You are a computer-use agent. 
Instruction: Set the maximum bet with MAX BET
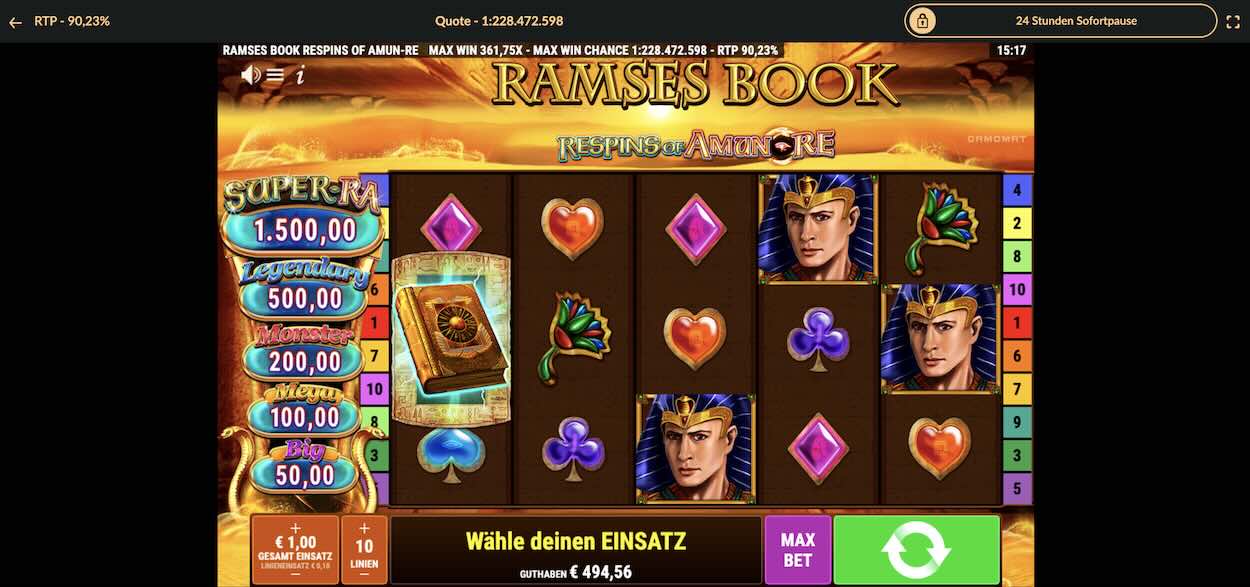click(797, 549)
